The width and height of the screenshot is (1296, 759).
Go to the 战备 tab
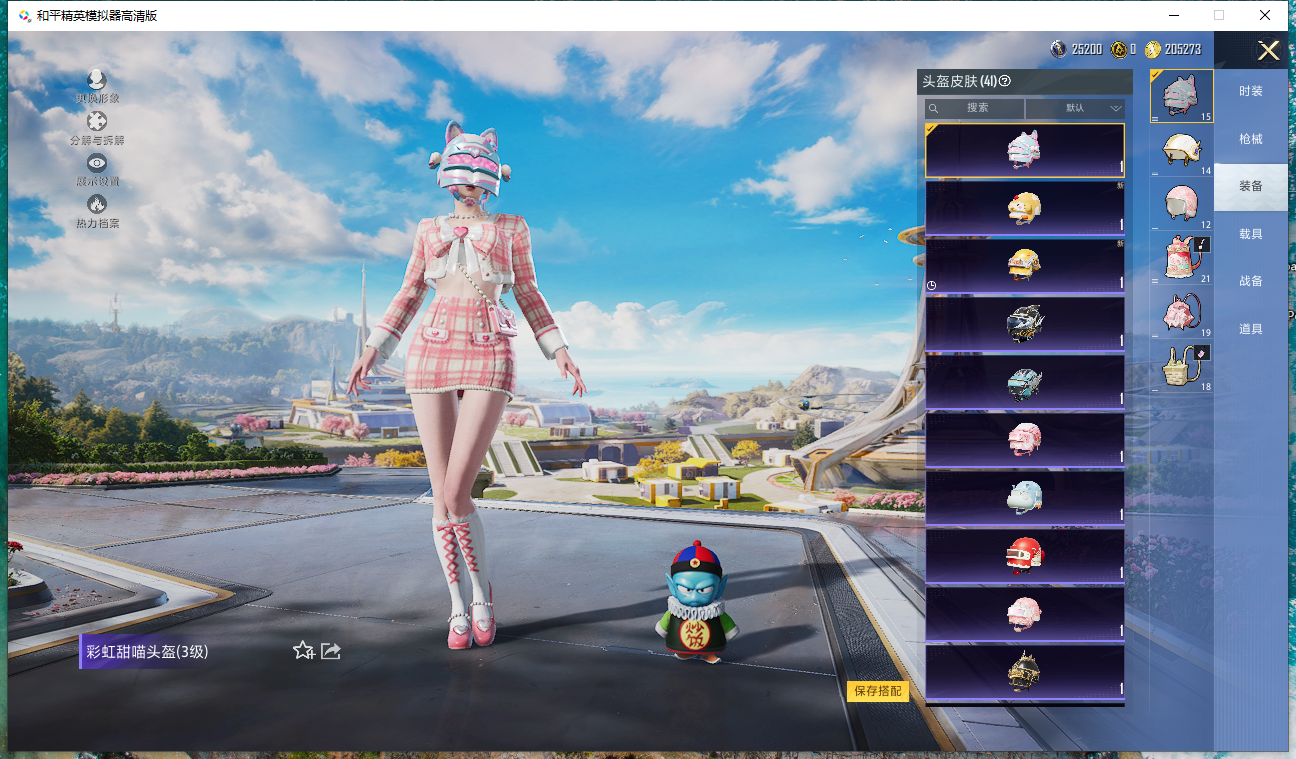pos(1250,282)
